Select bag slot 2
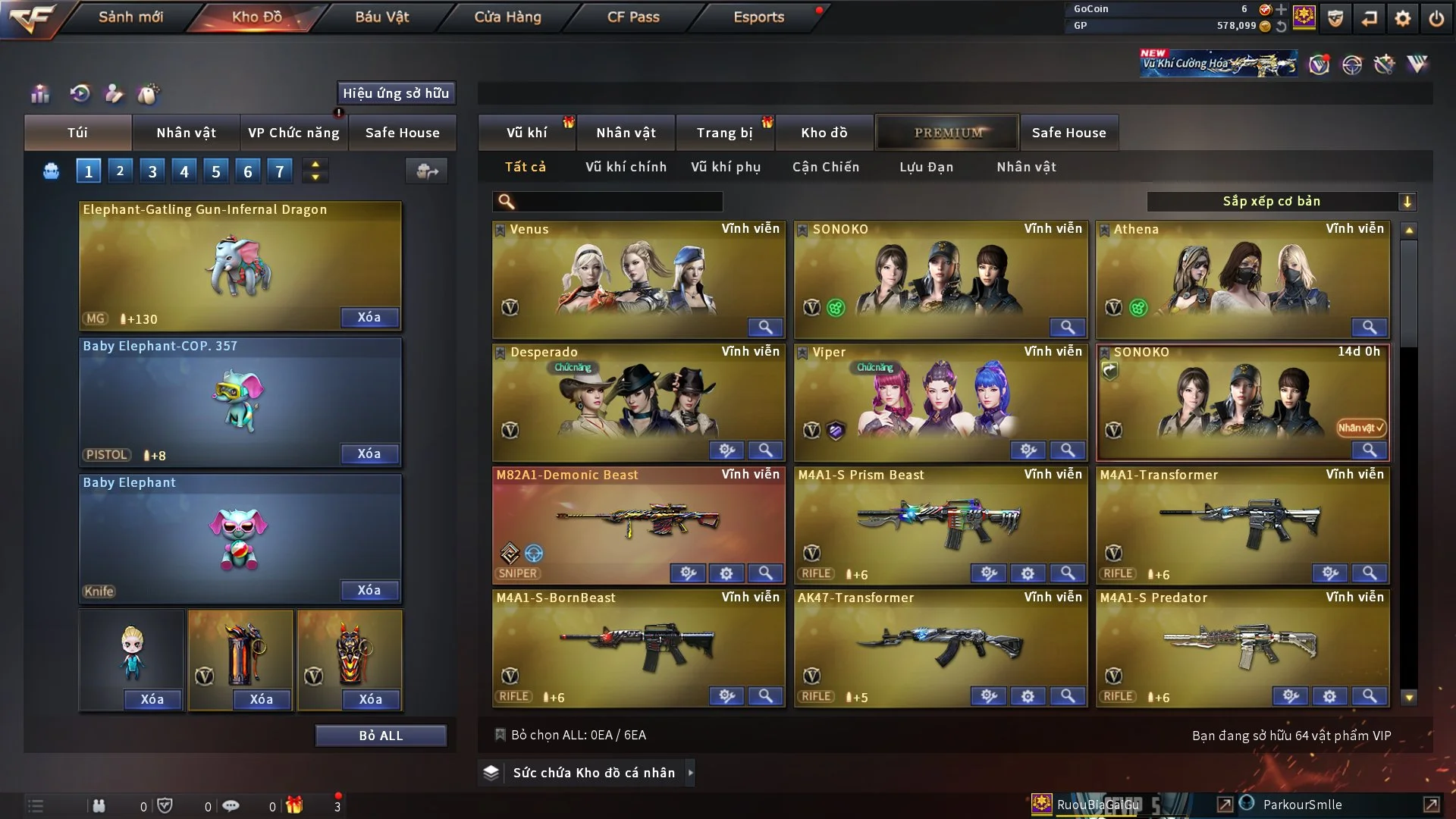Viewport: 1456px width, 819px height. pyautogui.click(x=120, y=171)
